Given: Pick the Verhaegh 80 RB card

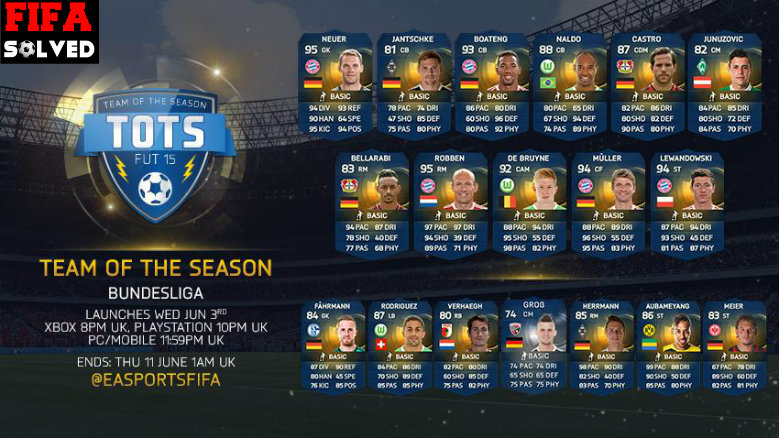Looking at the screenshot, I should [466, 347].
